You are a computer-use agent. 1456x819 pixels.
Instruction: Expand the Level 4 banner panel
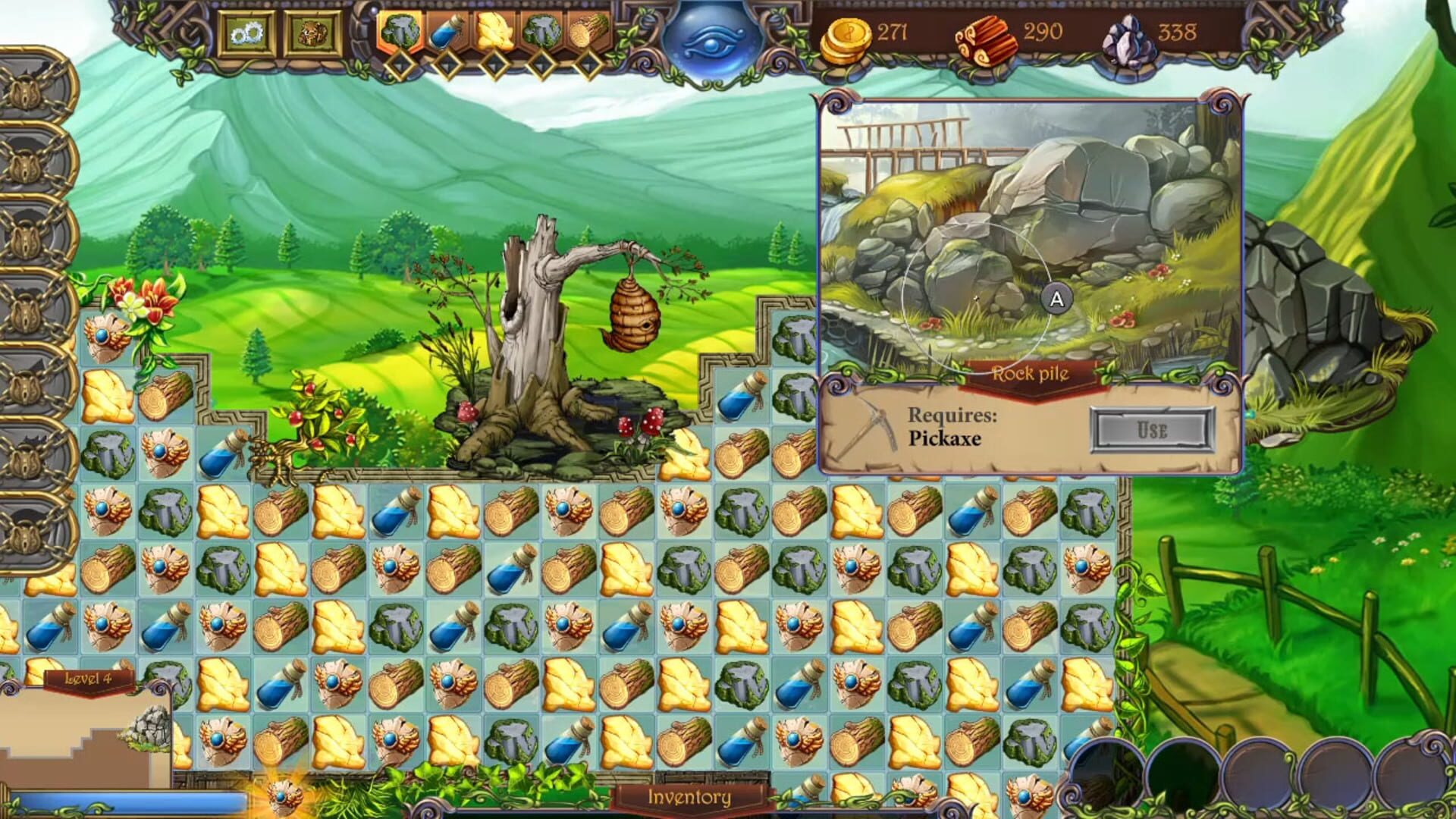(89, 681)
